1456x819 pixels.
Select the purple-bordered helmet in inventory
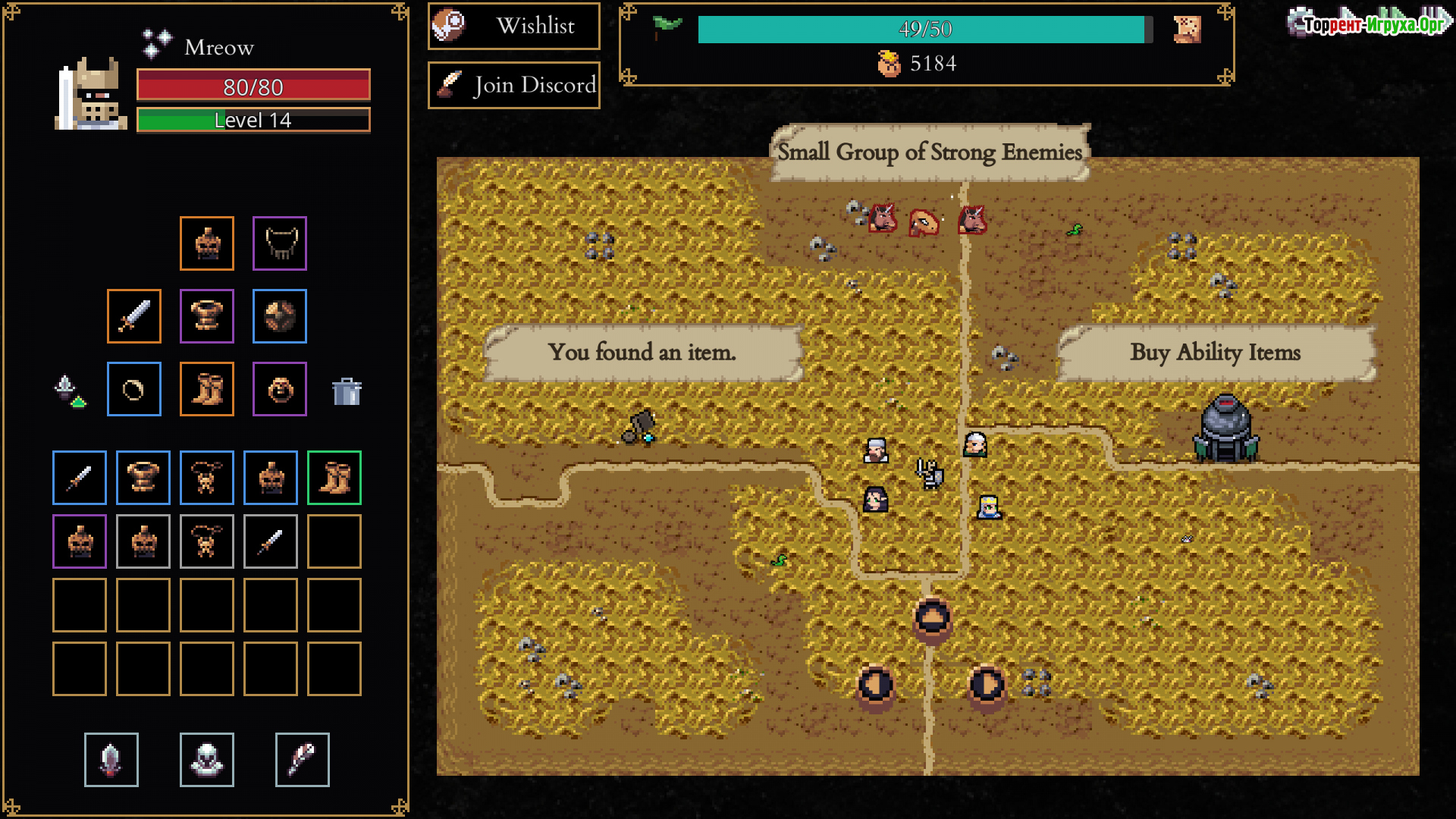(80, 541)
